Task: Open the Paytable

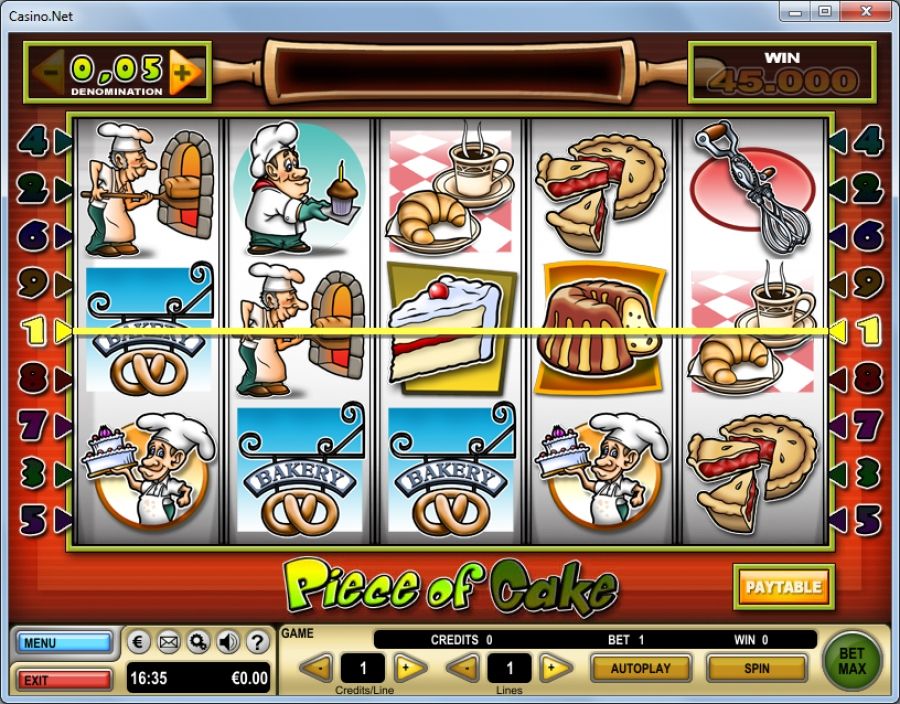Action: 784,587
